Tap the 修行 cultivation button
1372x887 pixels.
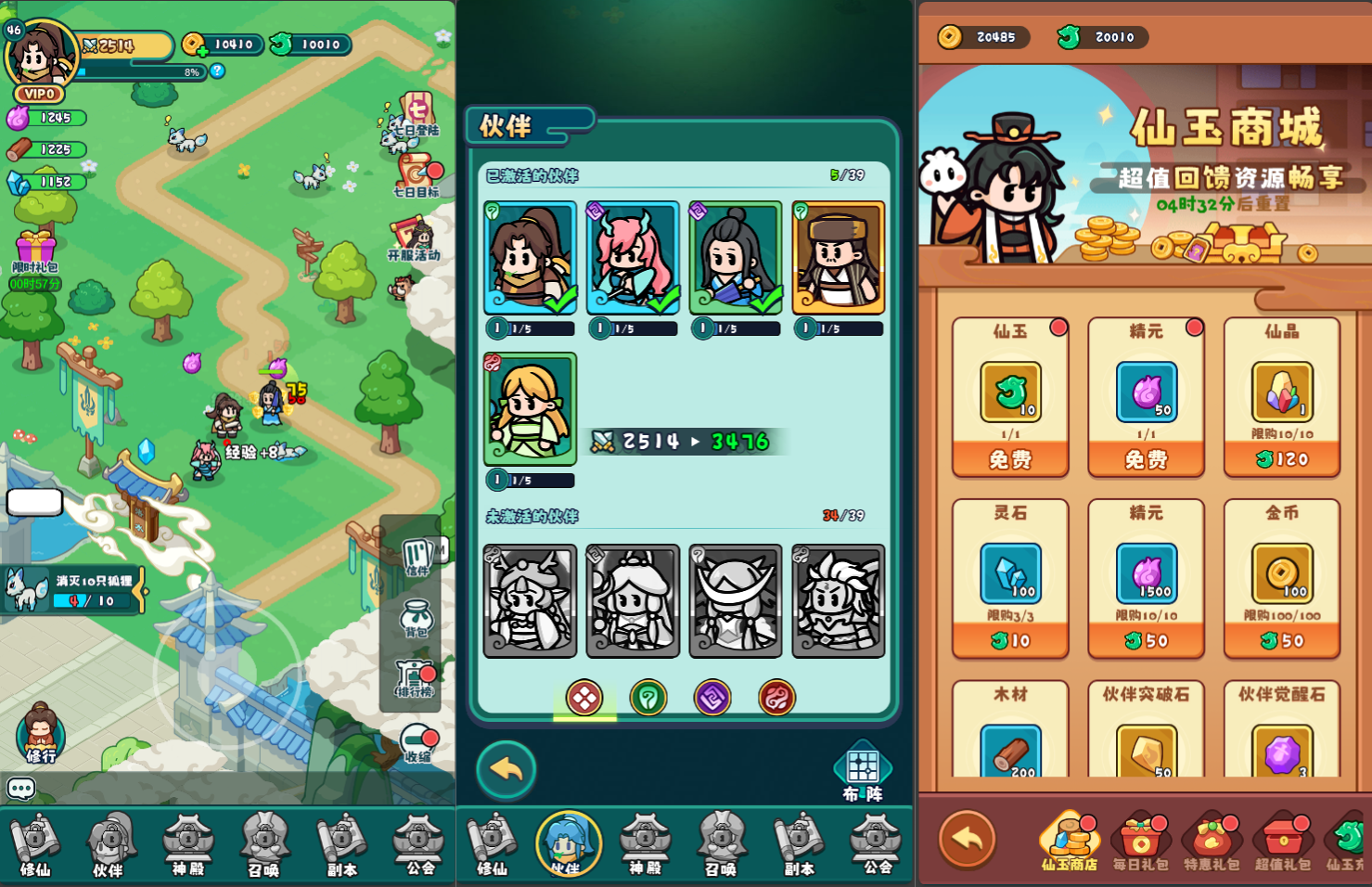coord(41,733)
